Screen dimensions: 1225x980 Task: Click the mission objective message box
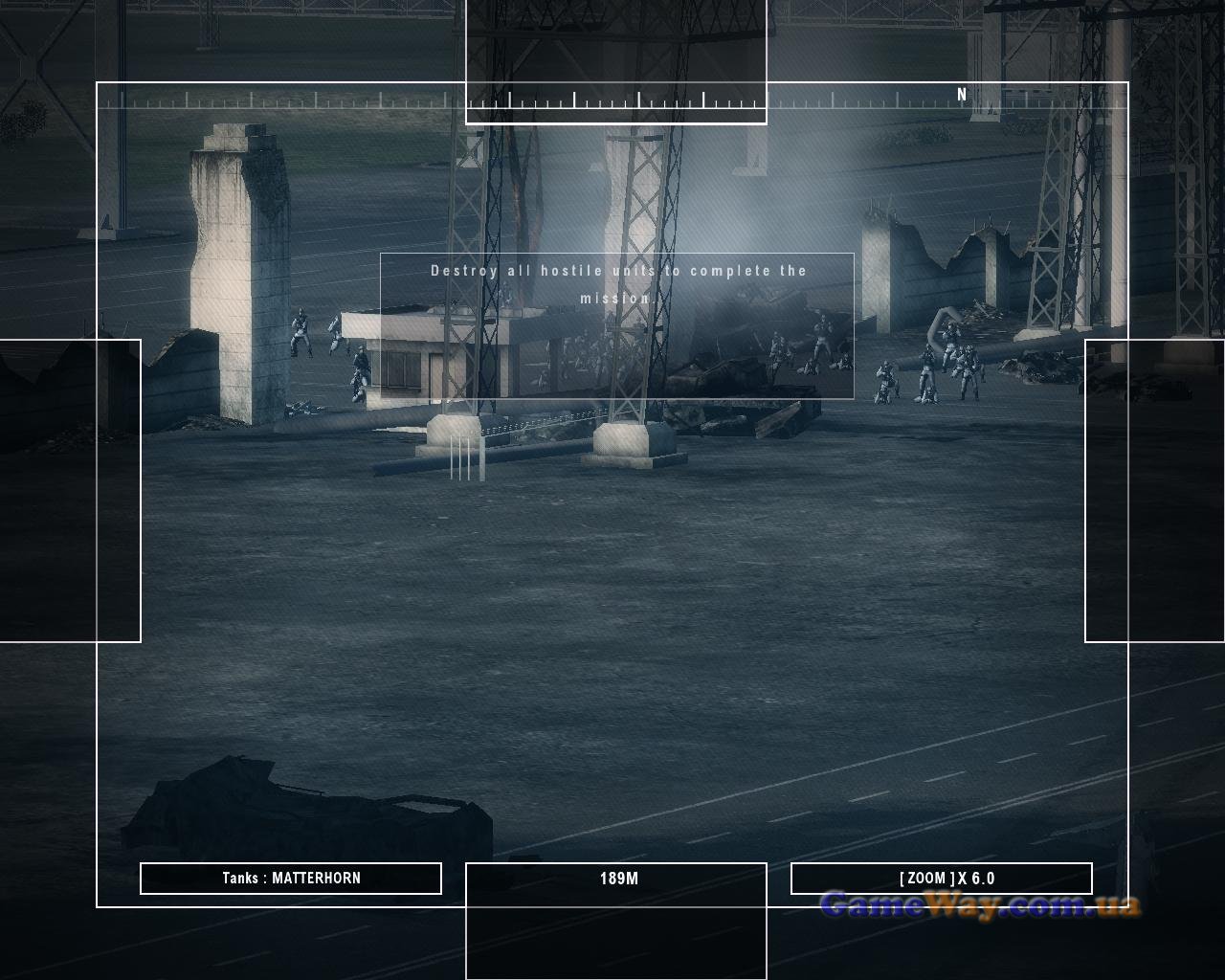pyautogui.click(x=617, y=325)
